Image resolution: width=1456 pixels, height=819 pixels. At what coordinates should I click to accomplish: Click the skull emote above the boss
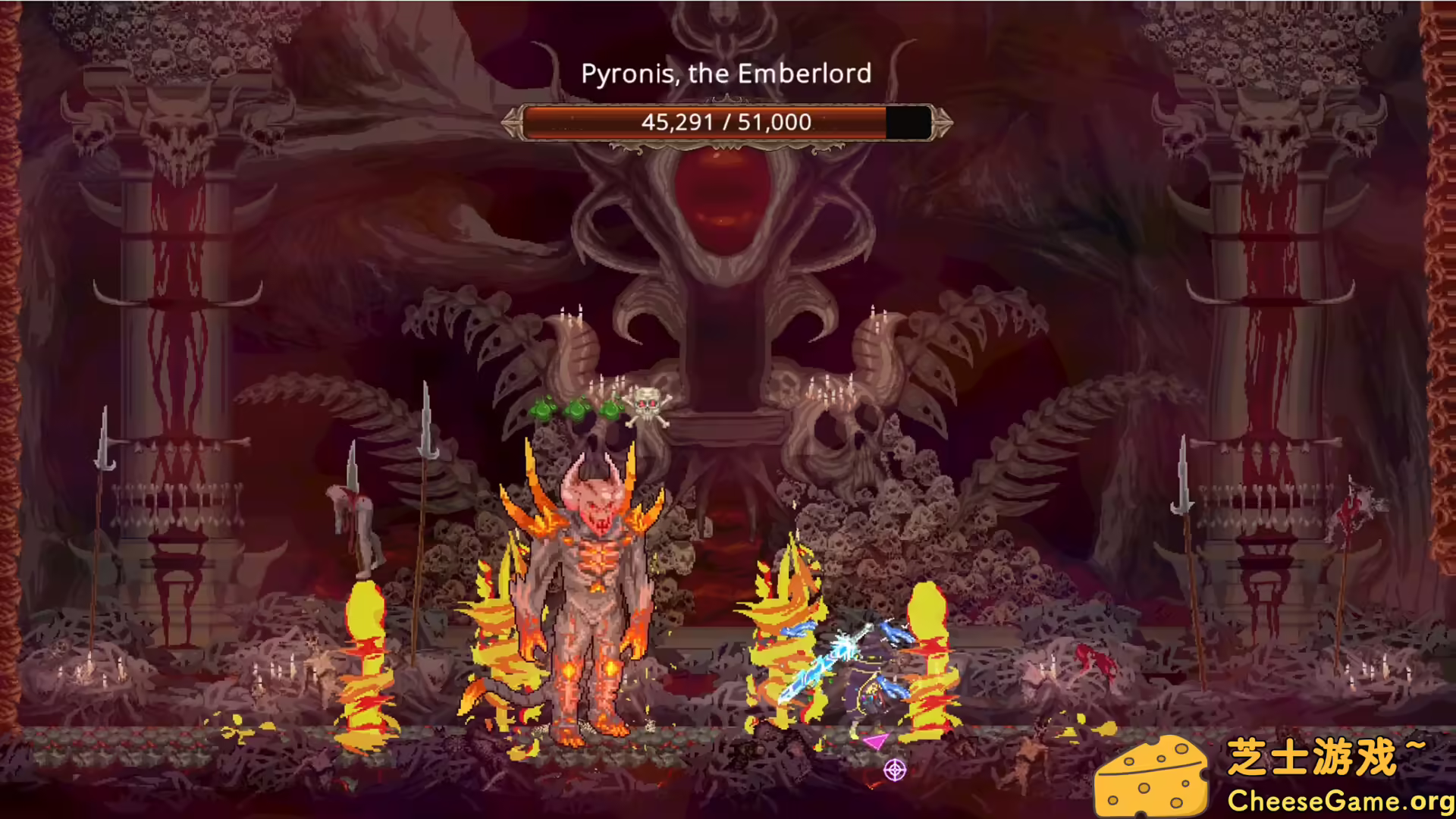point(648,406)
